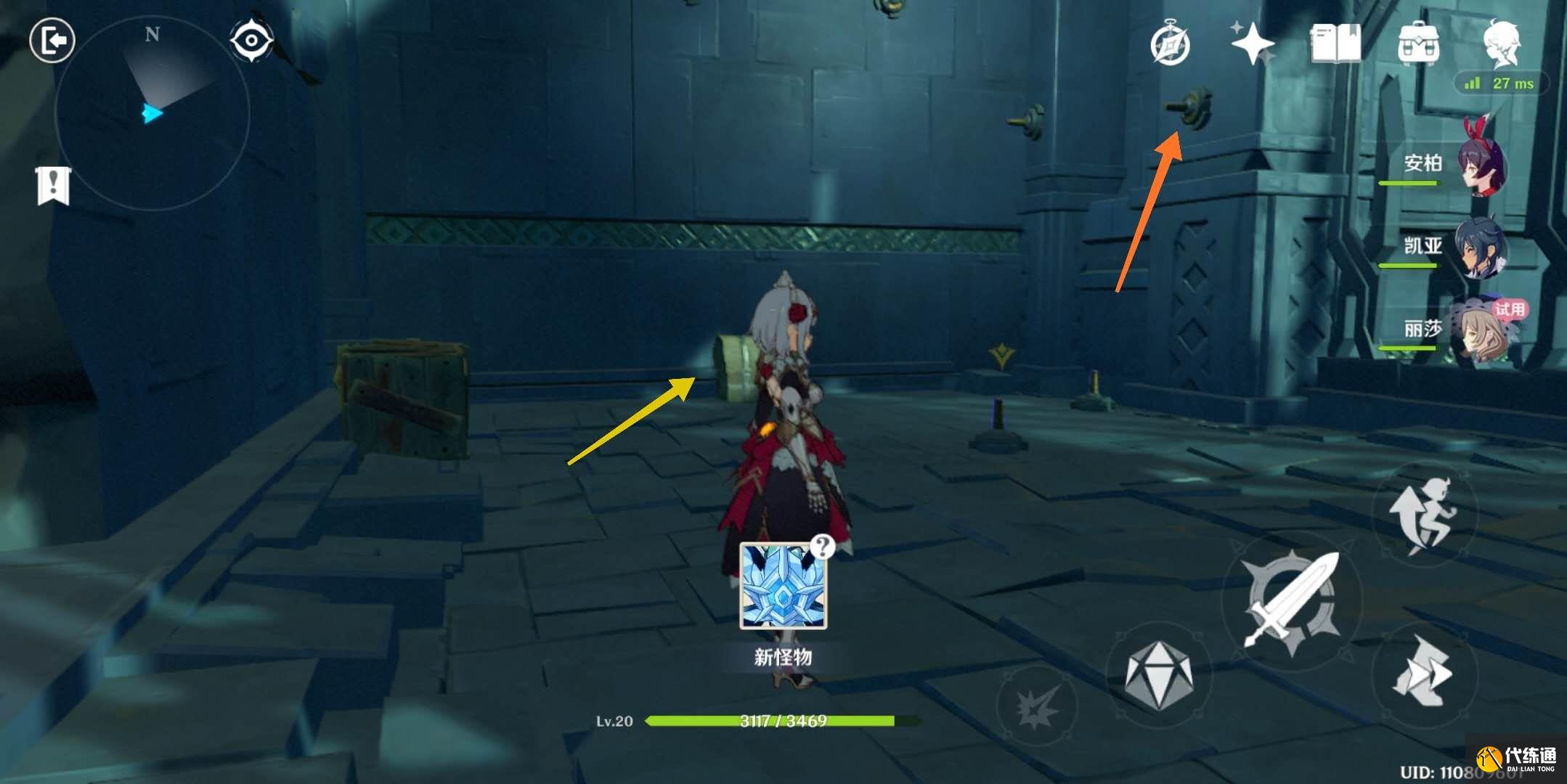View the 新怪物 new monster card
This screenshot has height=784, width=1567.
tap(783, 586)
